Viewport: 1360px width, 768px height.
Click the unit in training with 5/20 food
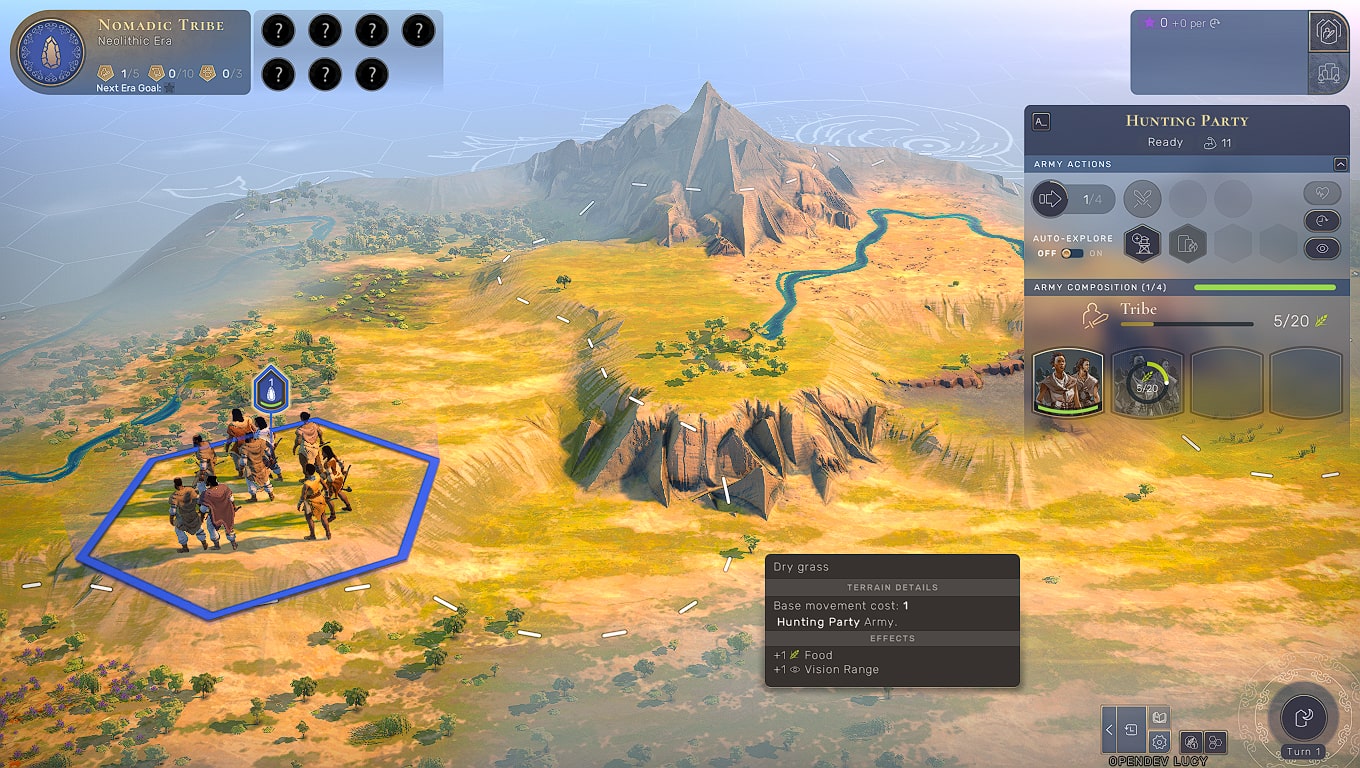click(x=1146, y=382)
